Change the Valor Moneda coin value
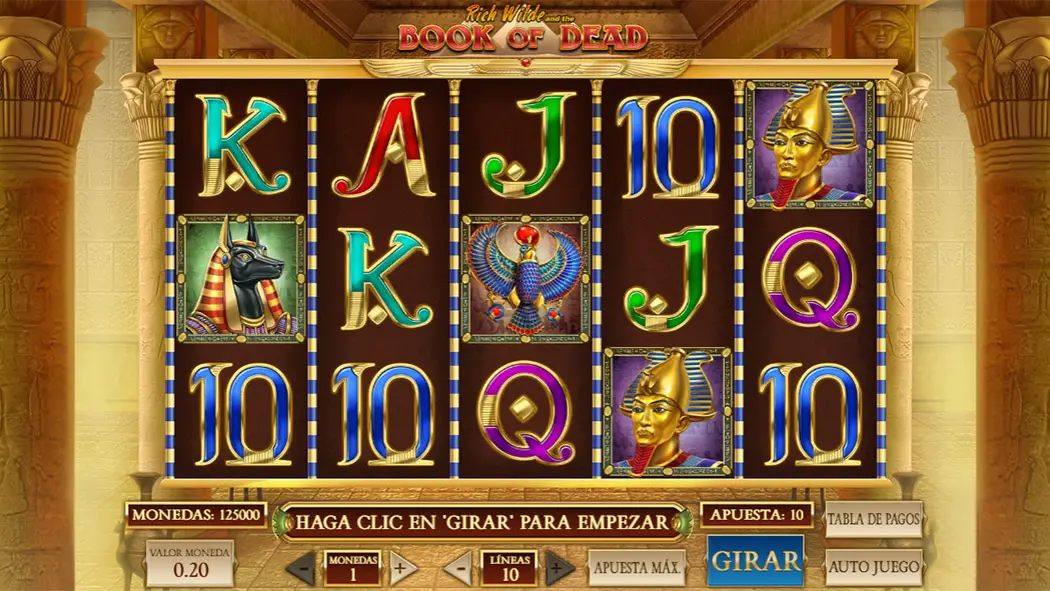The width and height of the screenshot is (1050, 591). click(x=190, y=564)
